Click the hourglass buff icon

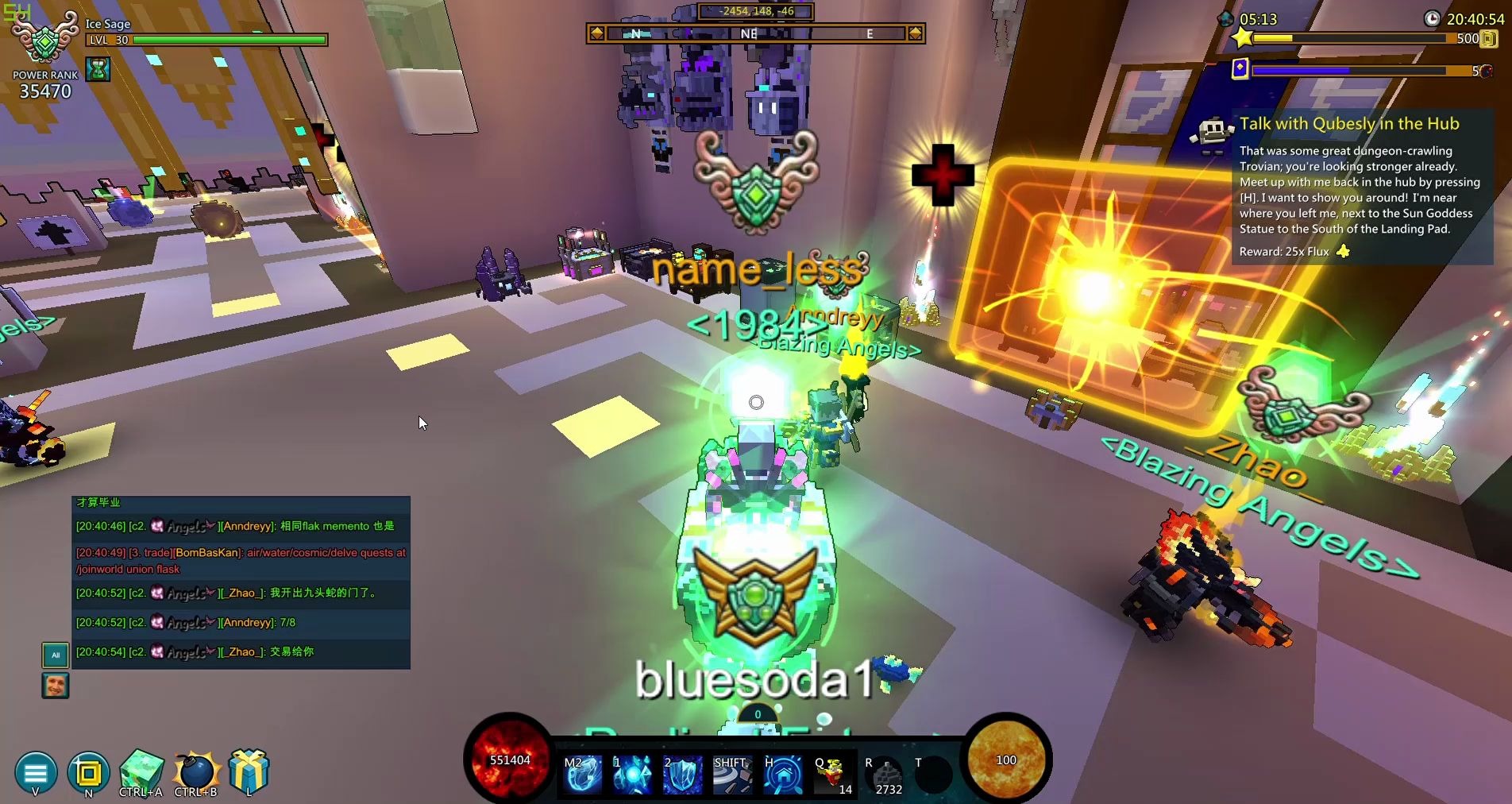pyautogui.click(x=98, y=70)
